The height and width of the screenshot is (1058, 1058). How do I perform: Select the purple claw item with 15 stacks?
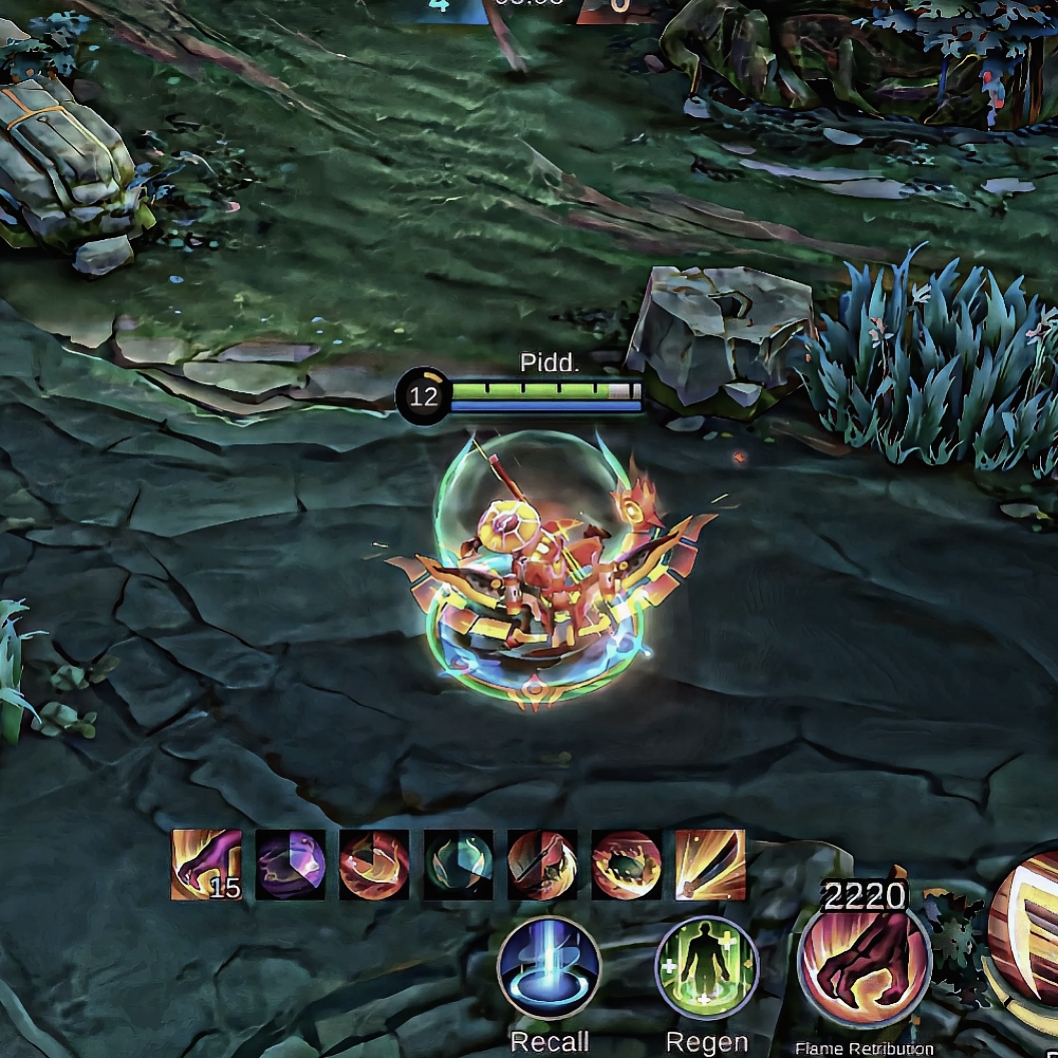(206, 864)
